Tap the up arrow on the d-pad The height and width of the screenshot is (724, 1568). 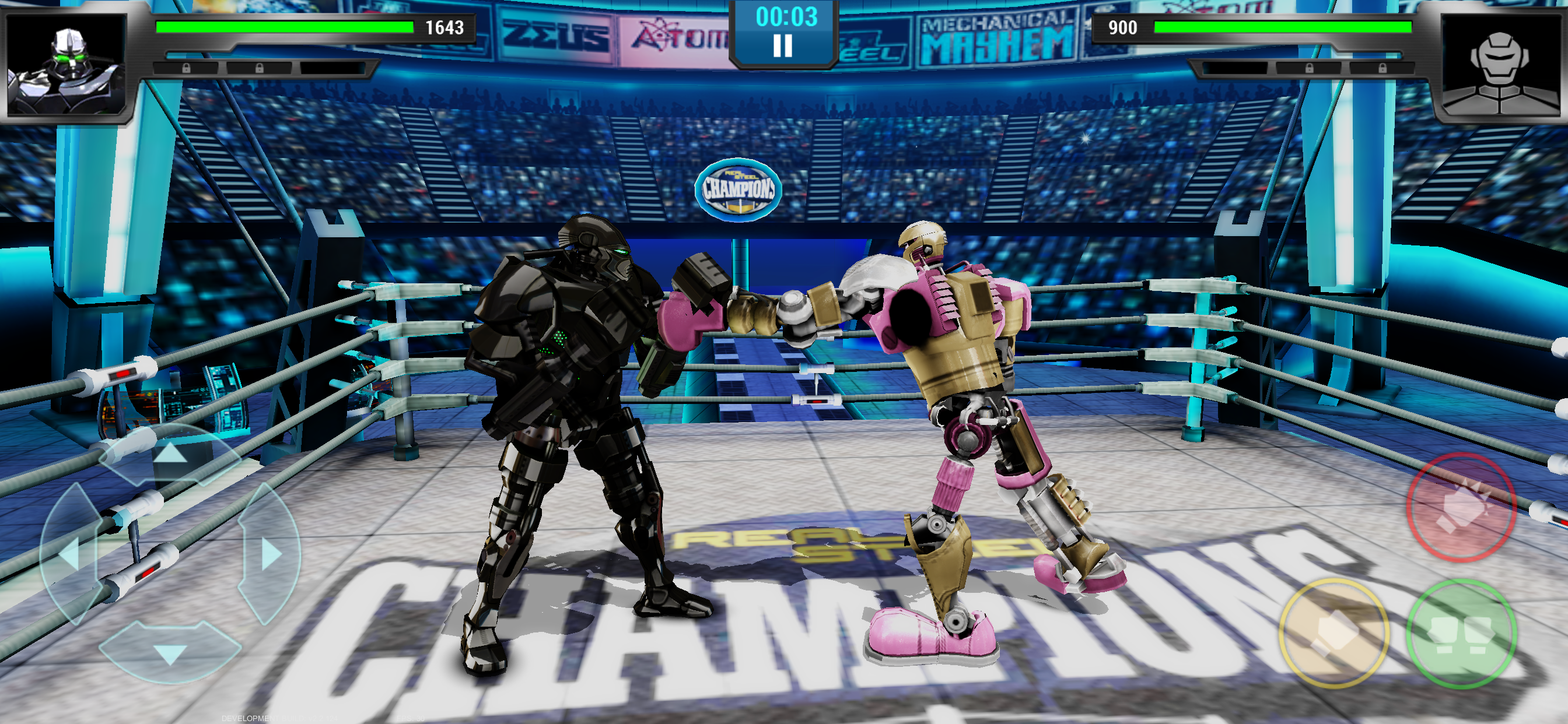170,455
